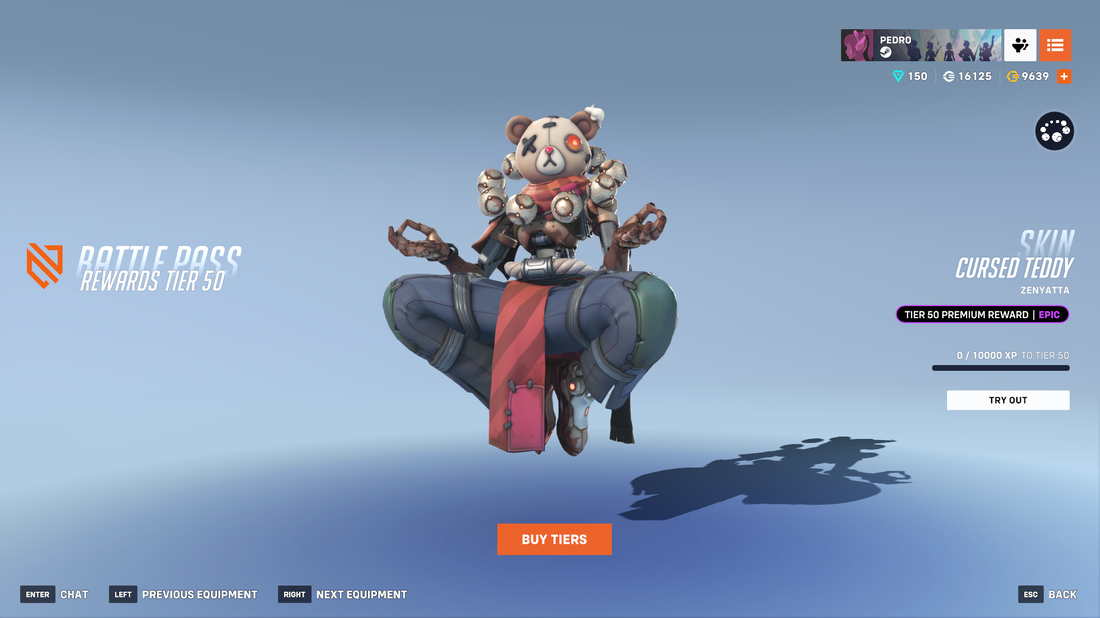Open the orange list menu button

(x=1055, y=45)
